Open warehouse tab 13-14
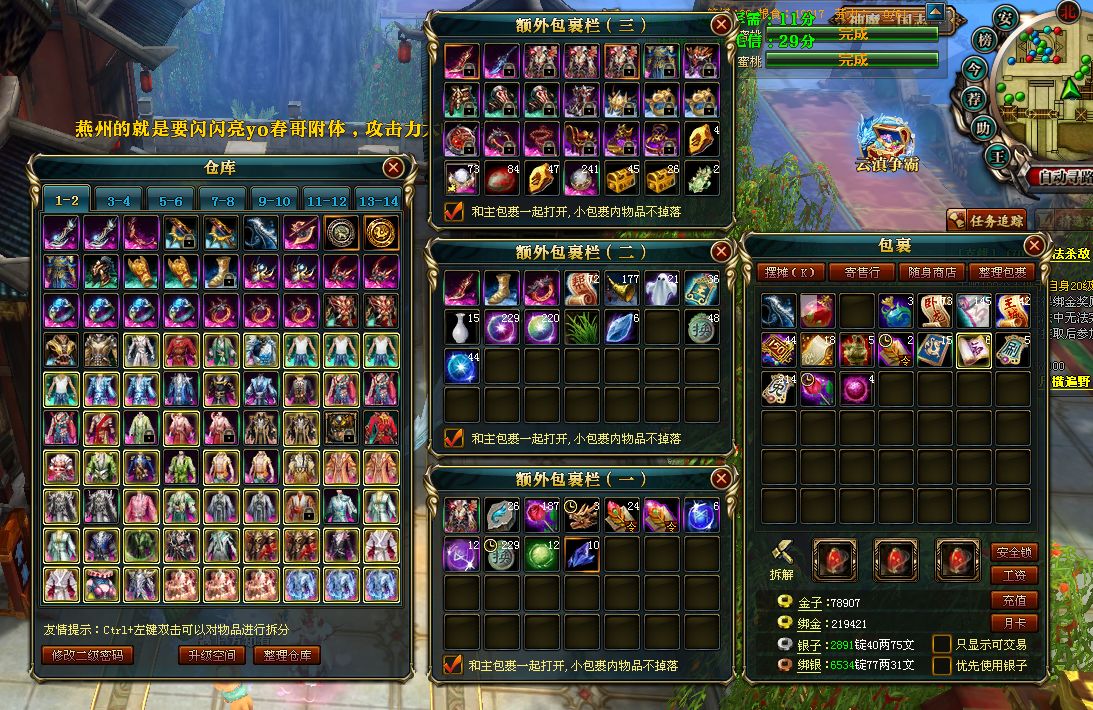The image size is (1093, 710). pos(378,200)
